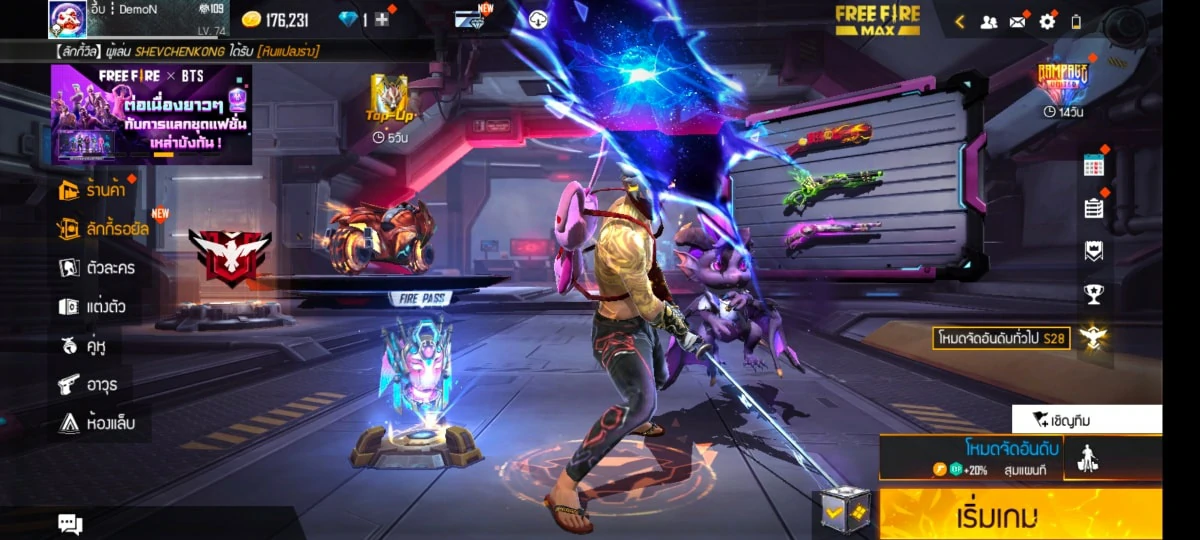Go to the ตัวละคร character menu
The width and height of the screenshot is (1200, 540).
point(98,267)
